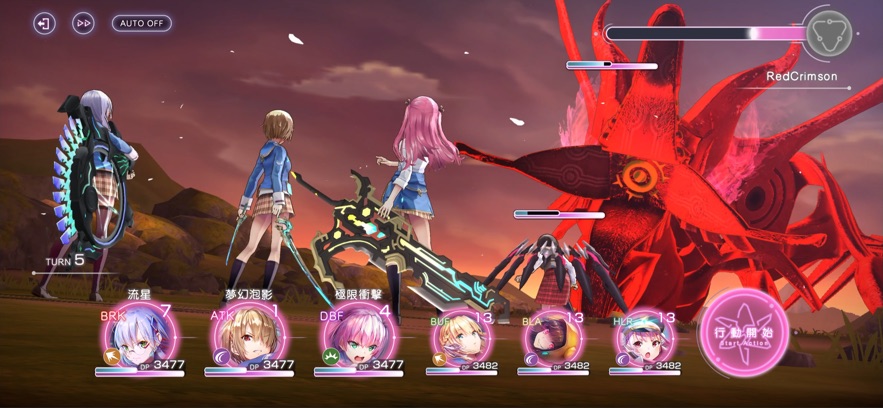Choose the BUF back-row blonde character portrait

click(x=460, y=341)
